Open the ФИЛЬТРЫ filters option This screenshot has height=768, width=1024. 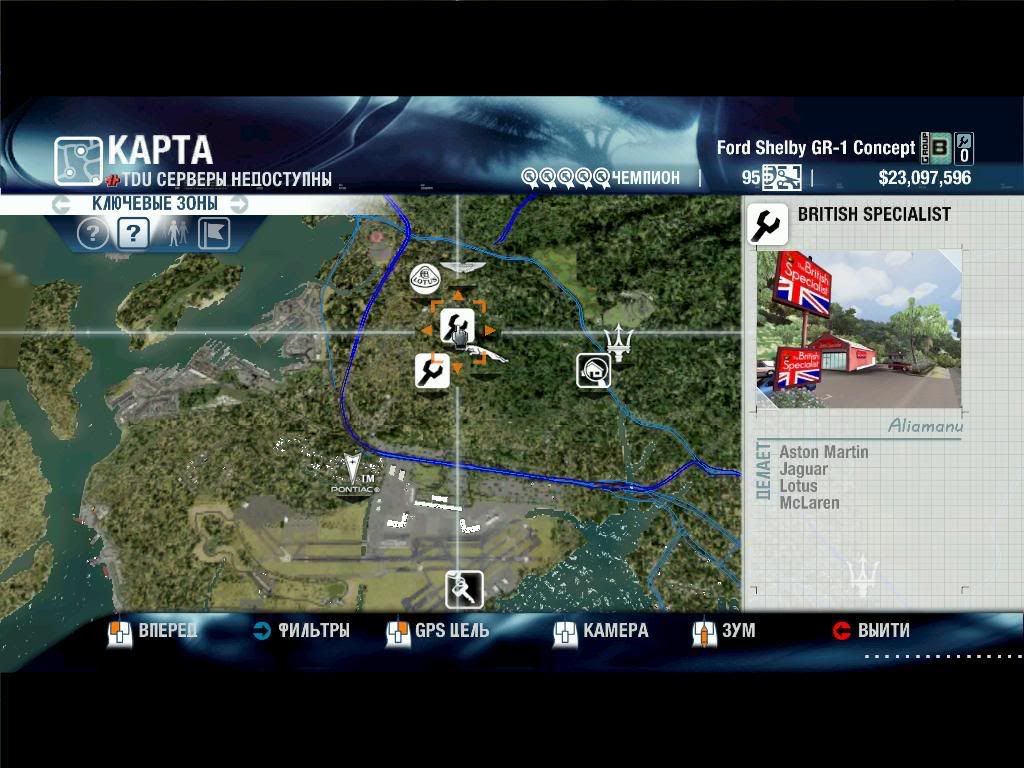click(301, 631)
